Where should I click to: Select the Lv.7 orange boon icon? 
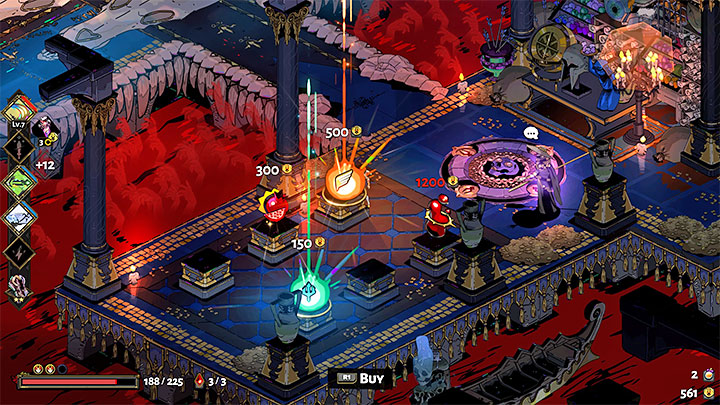pyautogui.click(x=21, y=110)
